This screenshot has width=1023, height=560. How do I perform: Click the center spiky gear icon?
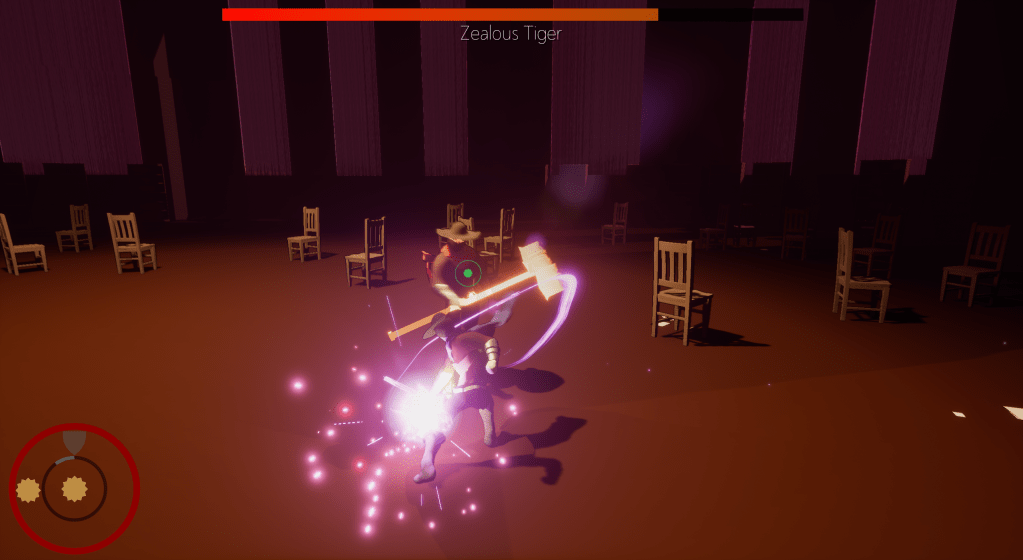74,488
